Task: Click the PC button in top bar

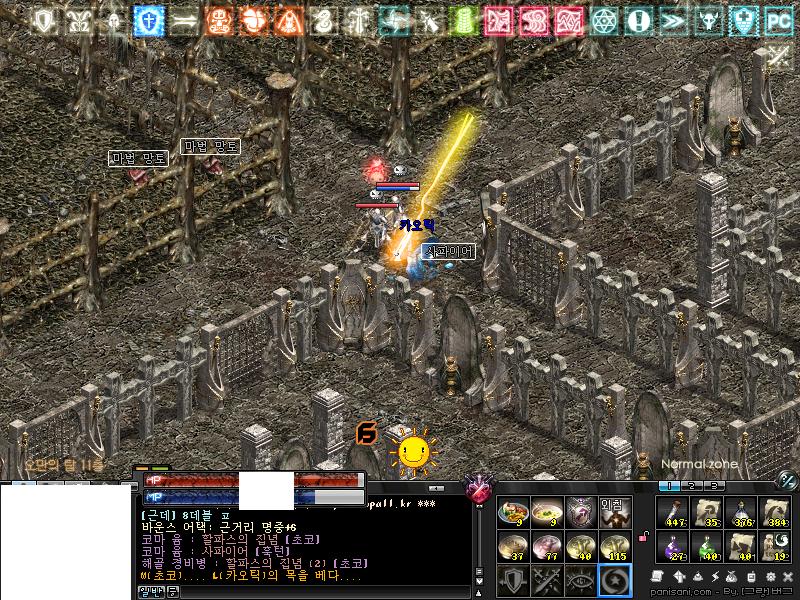Action: [777, 20]
